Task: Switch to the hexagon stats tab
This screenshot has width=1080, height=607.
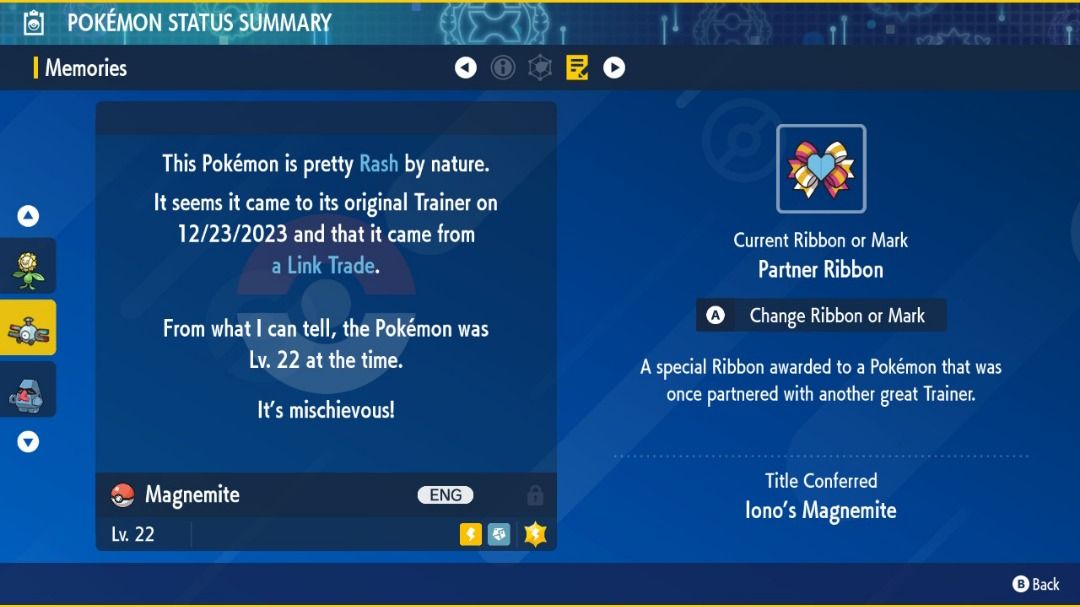Action: [540, 68]
